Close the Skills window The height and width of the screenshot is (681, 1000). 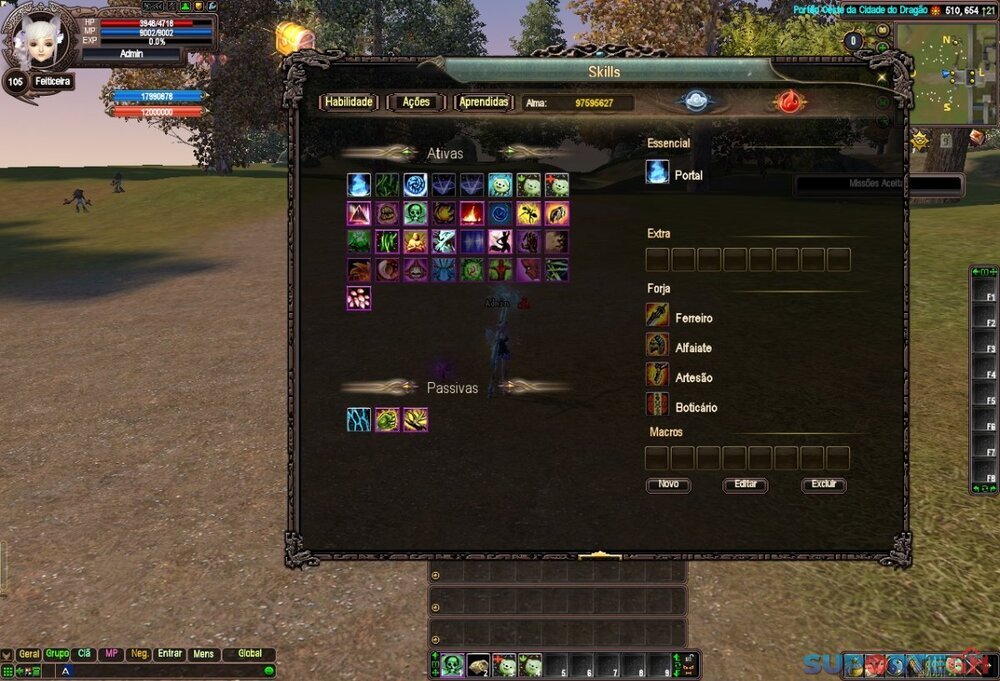(x=881, y=76)
